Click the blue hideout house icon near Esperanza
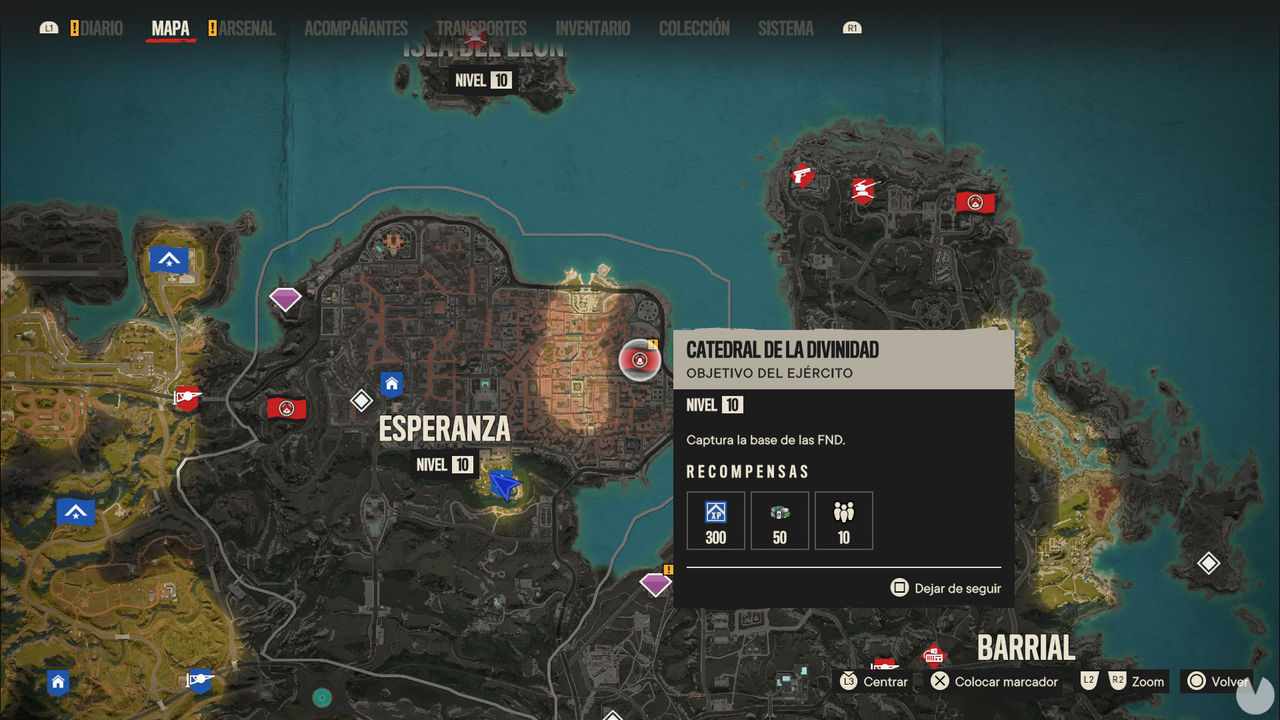Image resolution: width=1280 pixels, height=720 pixels. [x=391, y=384]
